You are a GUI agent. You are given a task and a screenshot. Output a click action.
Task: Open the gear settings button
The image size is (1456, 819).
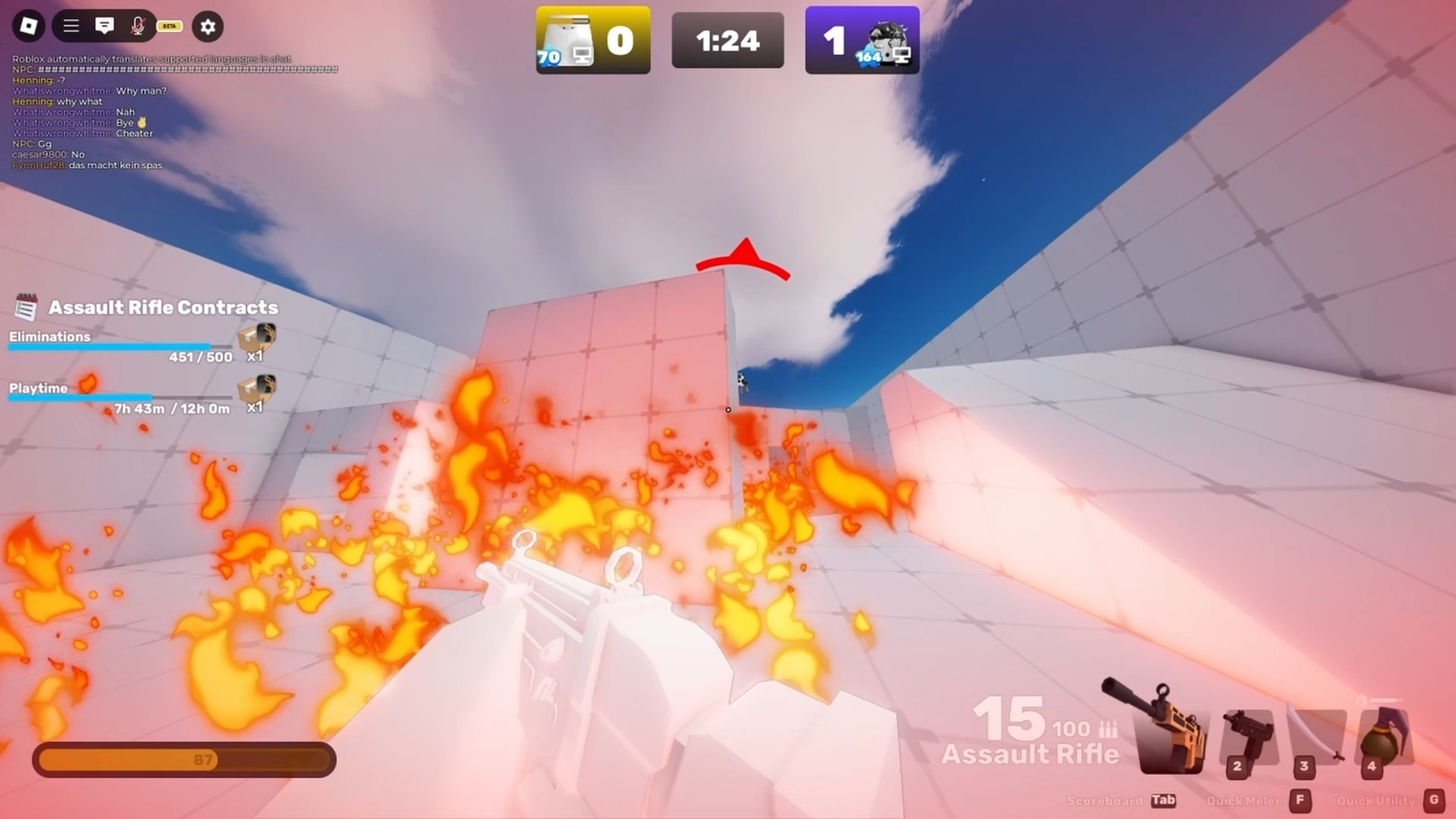point(208,27)
